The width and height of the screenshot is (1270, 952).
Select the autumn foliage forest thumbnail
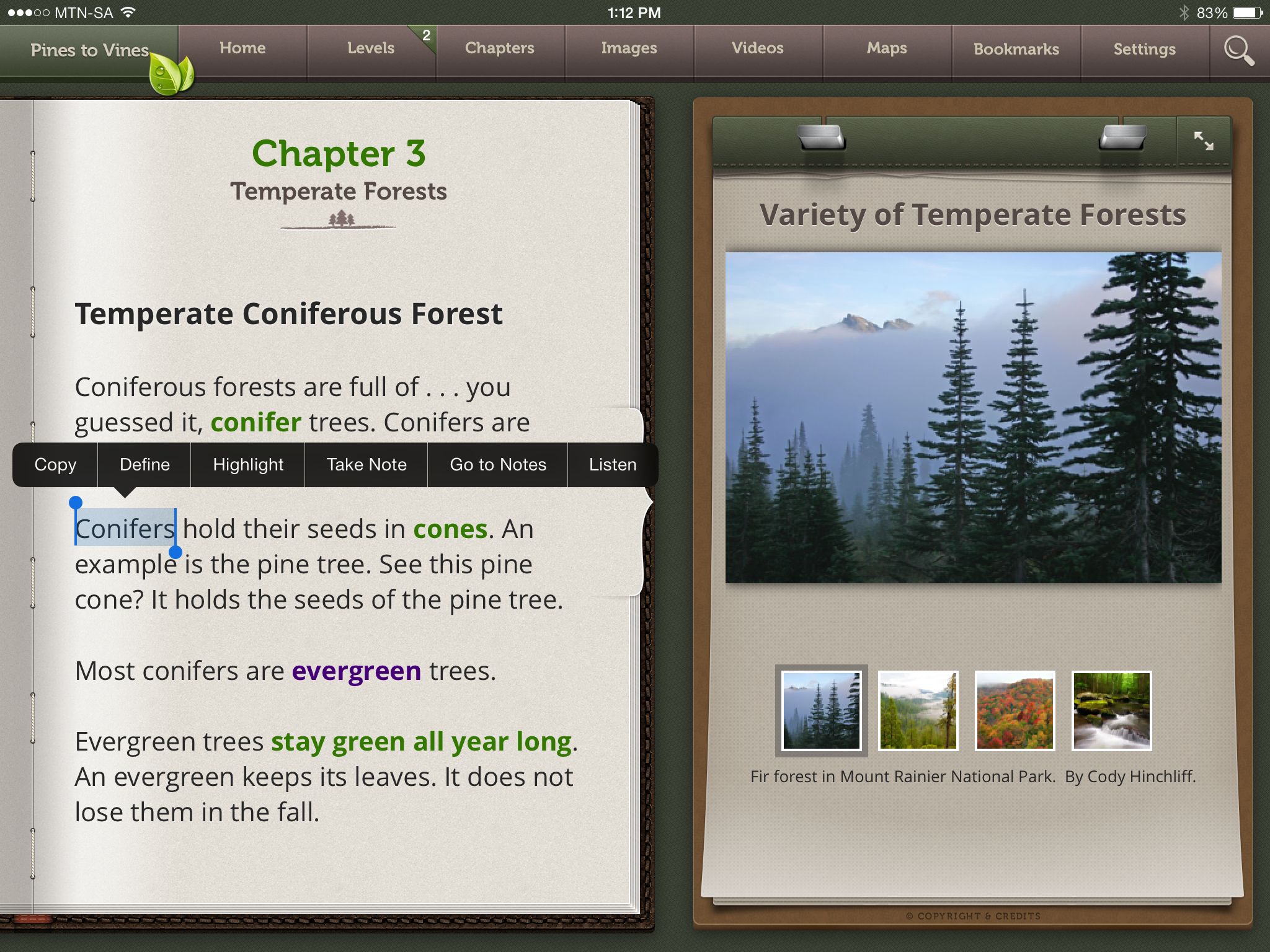(1015, 710)
